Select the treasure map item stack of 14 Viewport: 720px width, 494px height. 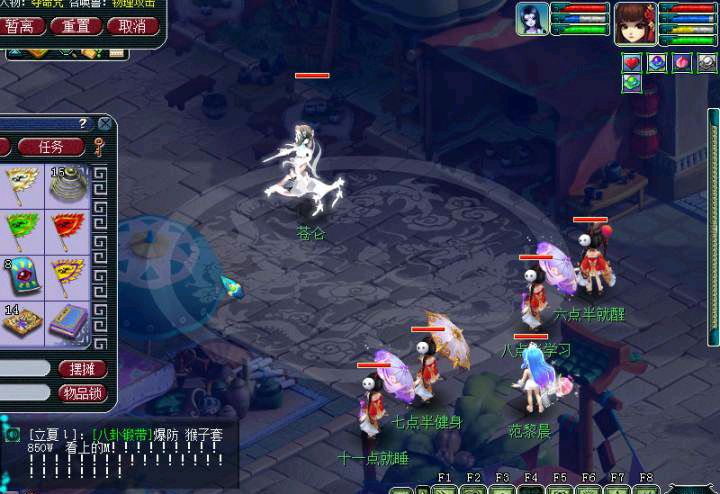pos(22,321)
